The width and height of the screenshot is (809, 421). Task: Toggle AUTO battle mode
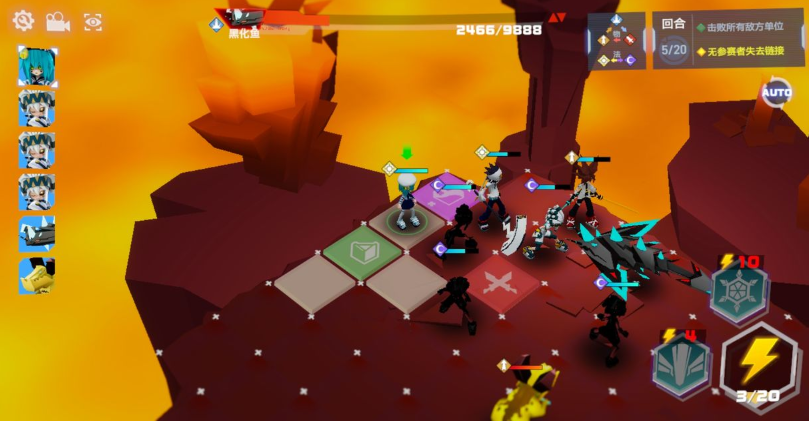coord(776,93)
